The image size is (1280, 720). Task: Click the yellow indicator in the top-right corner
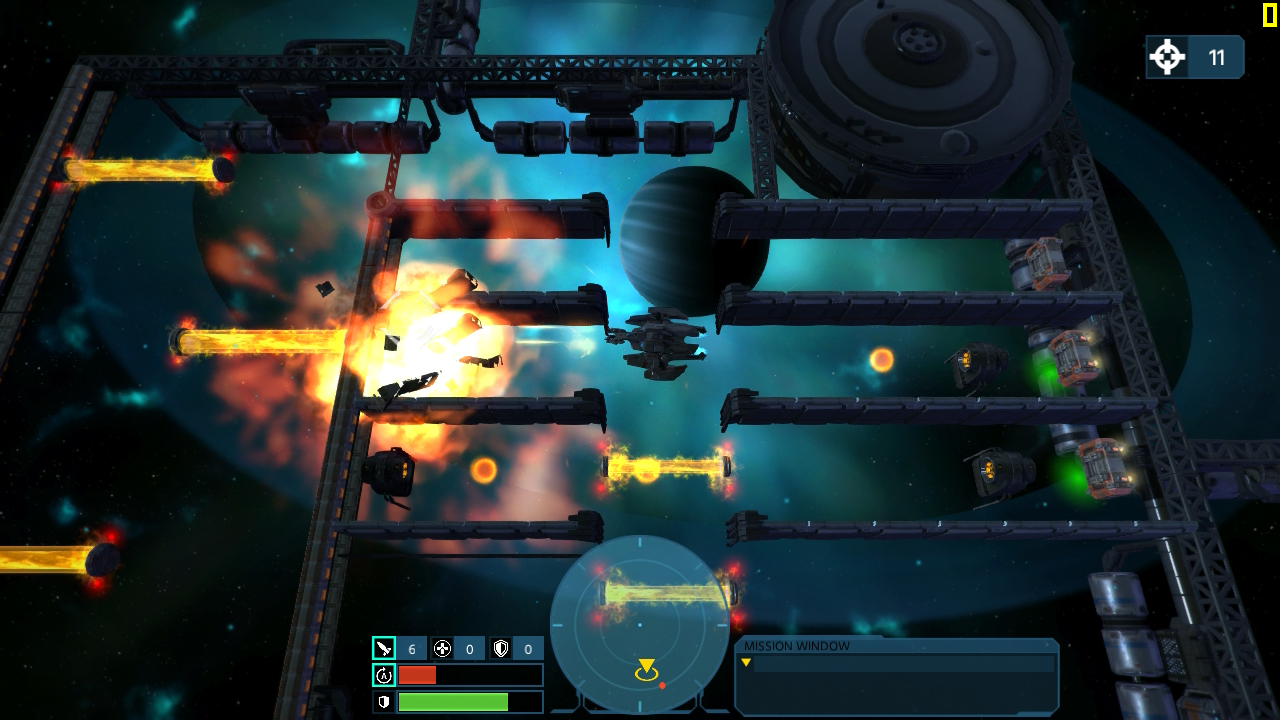1272,14
